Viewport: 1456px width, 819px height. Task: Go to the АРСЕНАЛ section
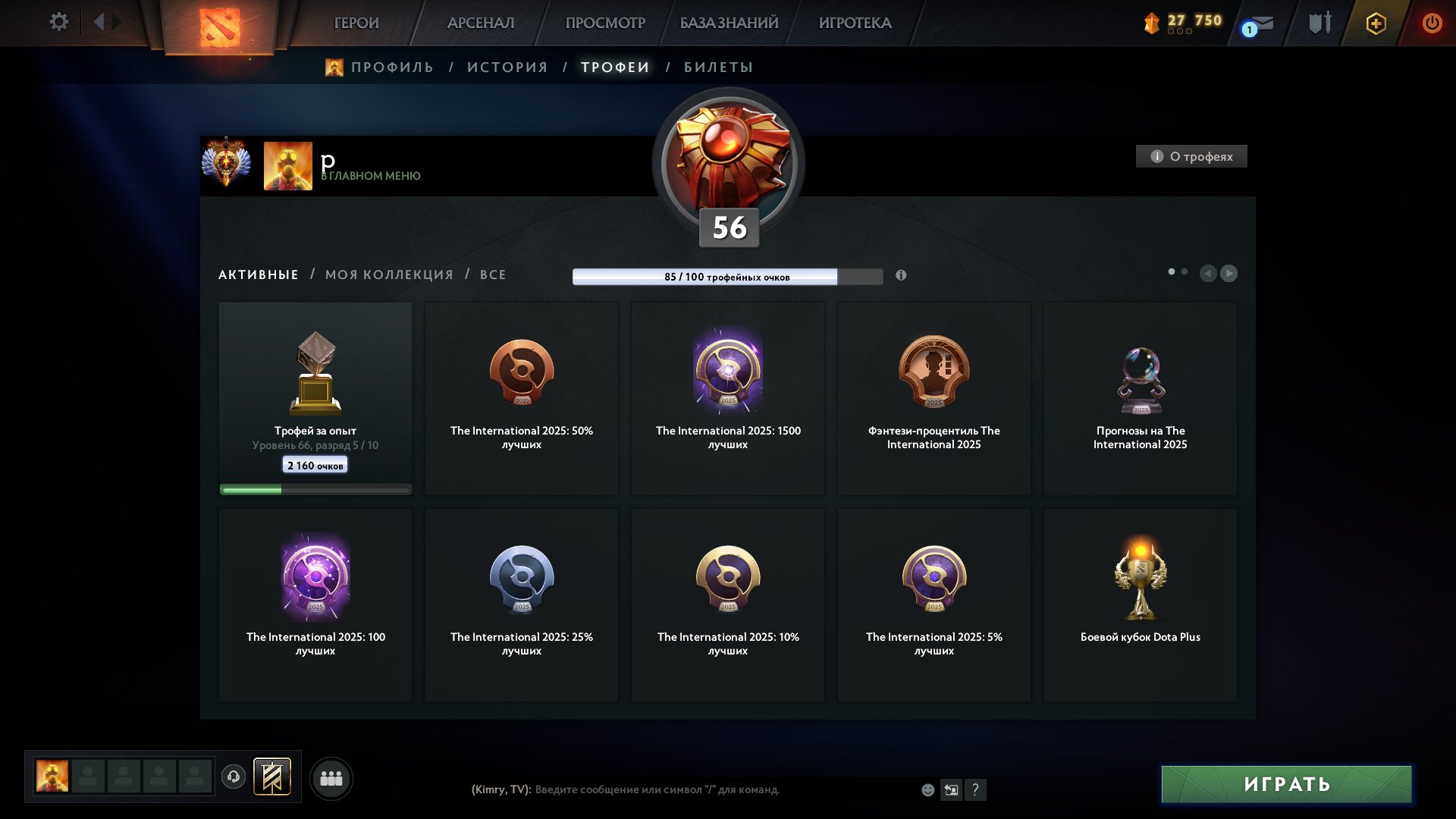pos(481,23)
